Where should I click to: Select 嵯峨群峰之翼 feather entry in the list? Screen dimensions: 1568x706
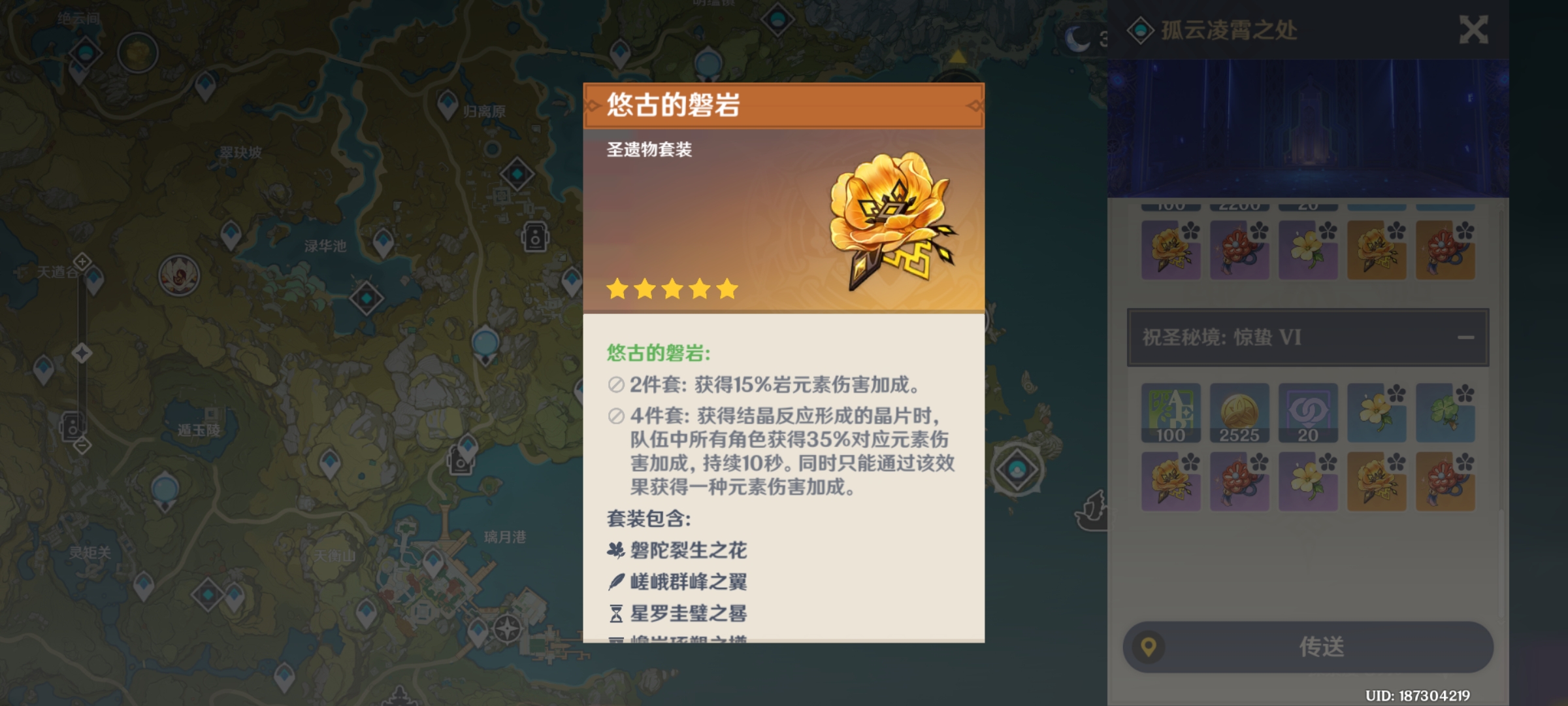pyautogui.click(x=676, y=582)
